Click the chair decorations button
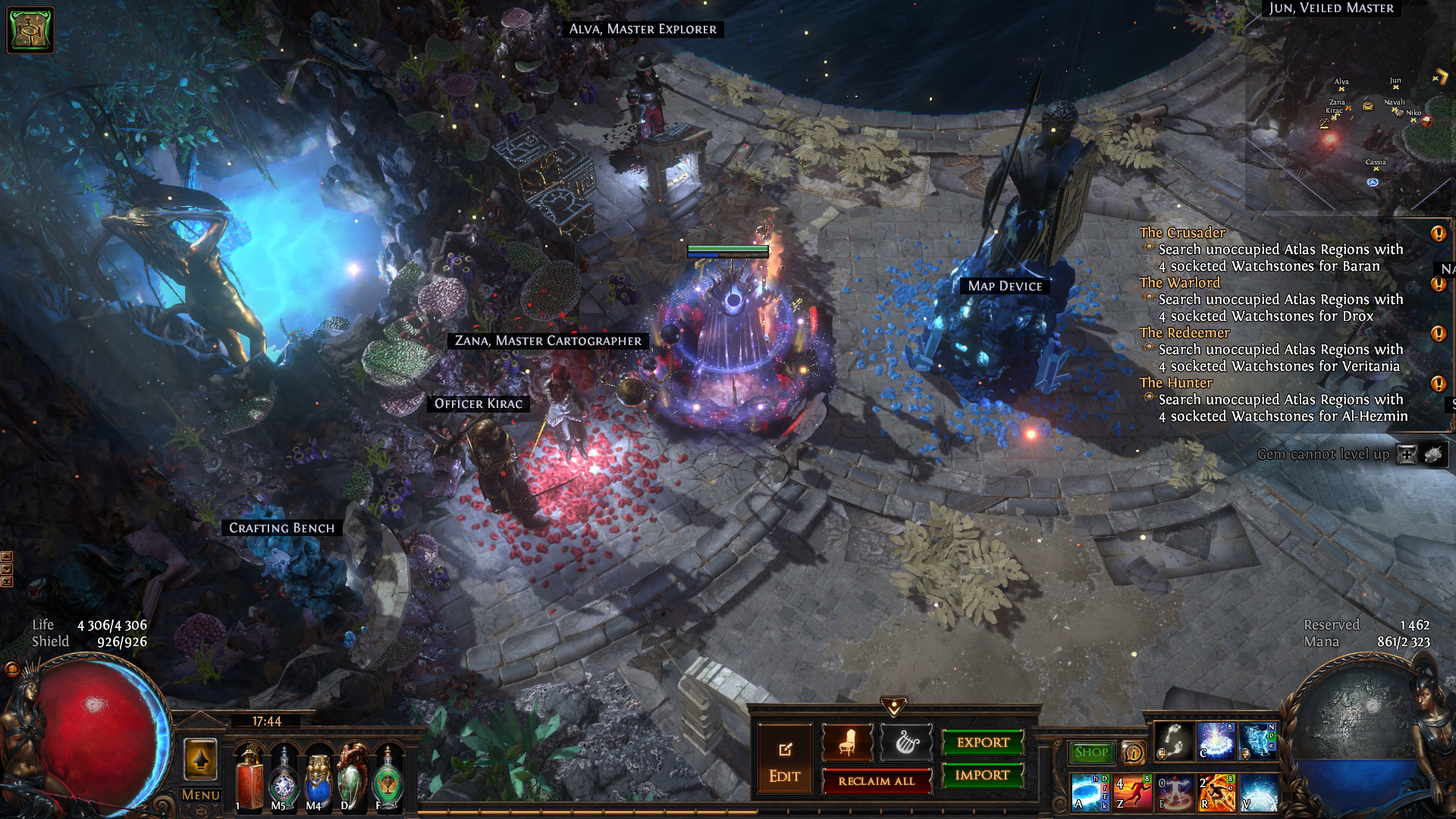This screenshot has width=1456, height=819. pos(848,742)
